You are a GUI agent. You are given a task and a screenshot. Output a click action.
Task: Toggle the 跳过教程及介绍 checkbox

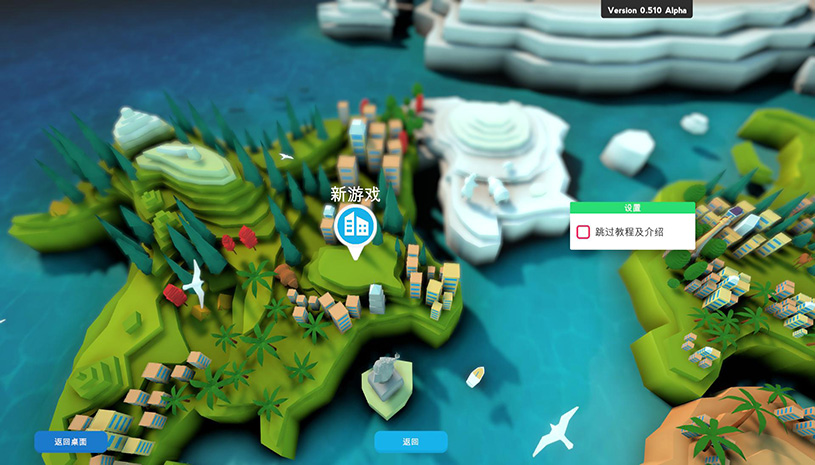click(584, 232)
